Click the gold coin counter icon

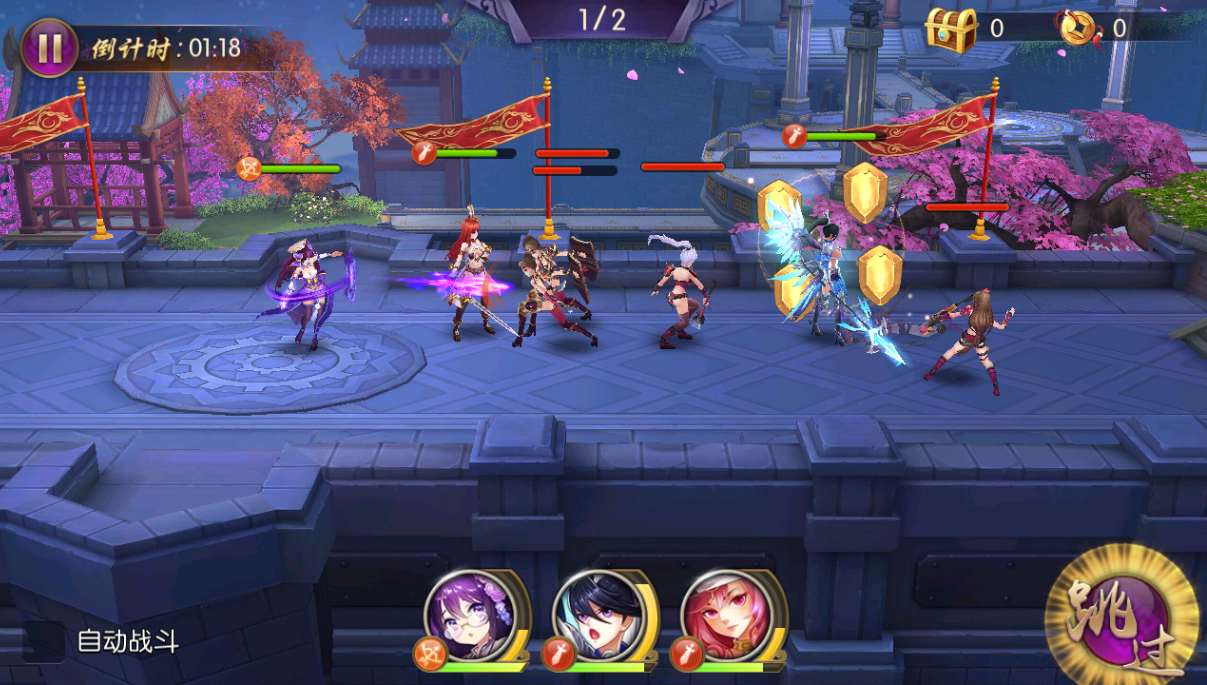click(x=1080, y=28)
